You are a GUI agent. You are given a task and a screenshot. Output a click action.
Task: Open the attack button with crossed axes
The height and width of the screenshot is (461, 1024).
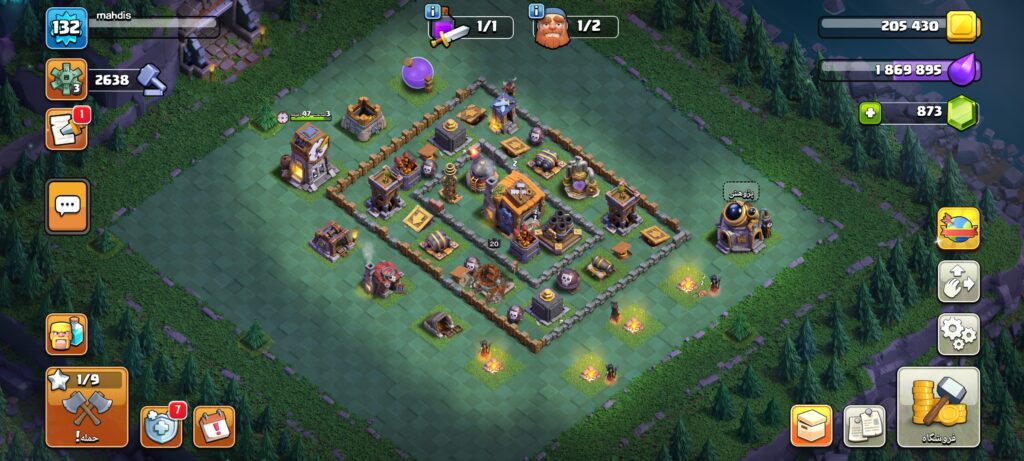click(x=87, y=408)
